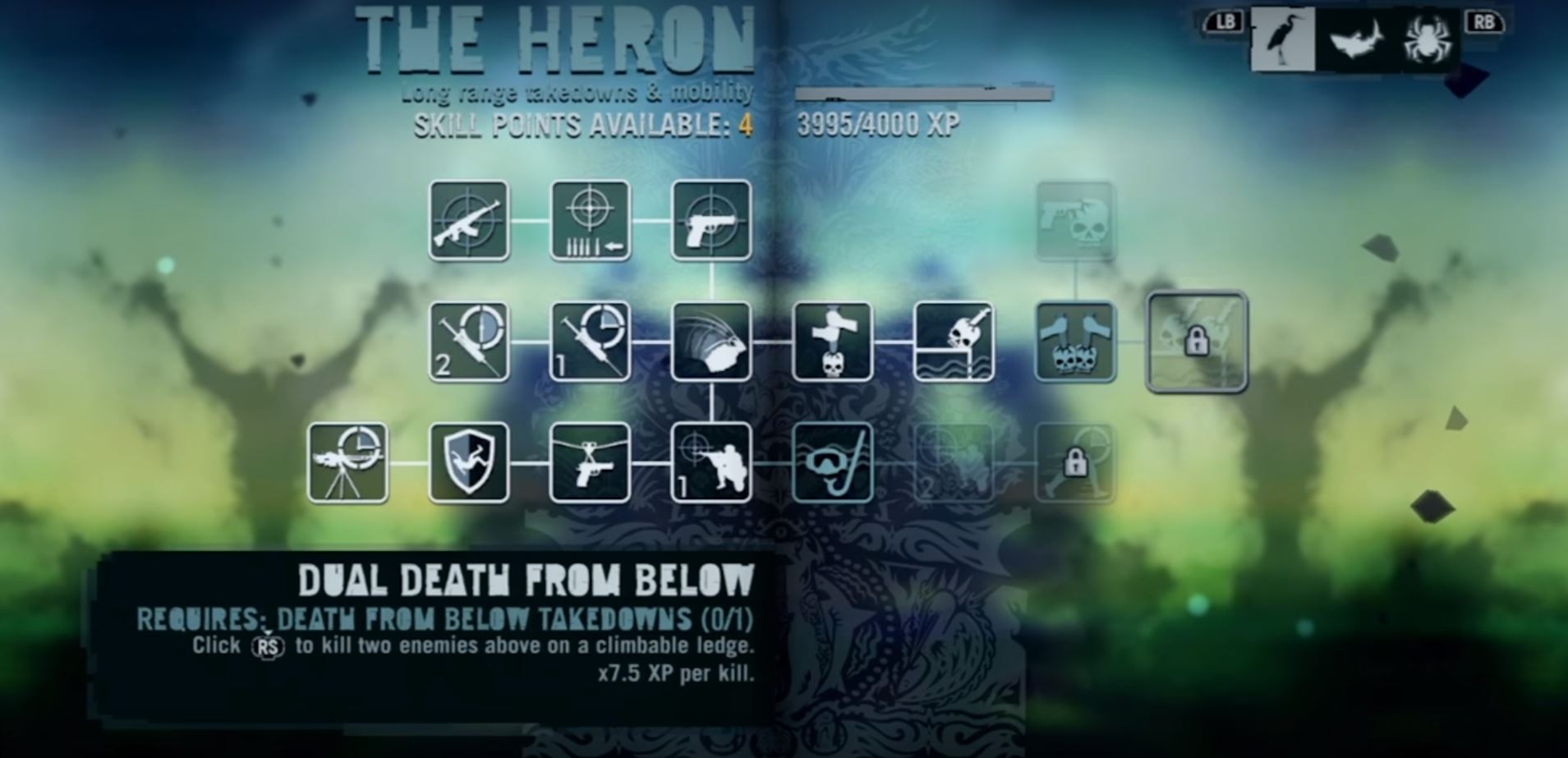
Task: Select the pistol accuracy skill
Action: point(711,222)
